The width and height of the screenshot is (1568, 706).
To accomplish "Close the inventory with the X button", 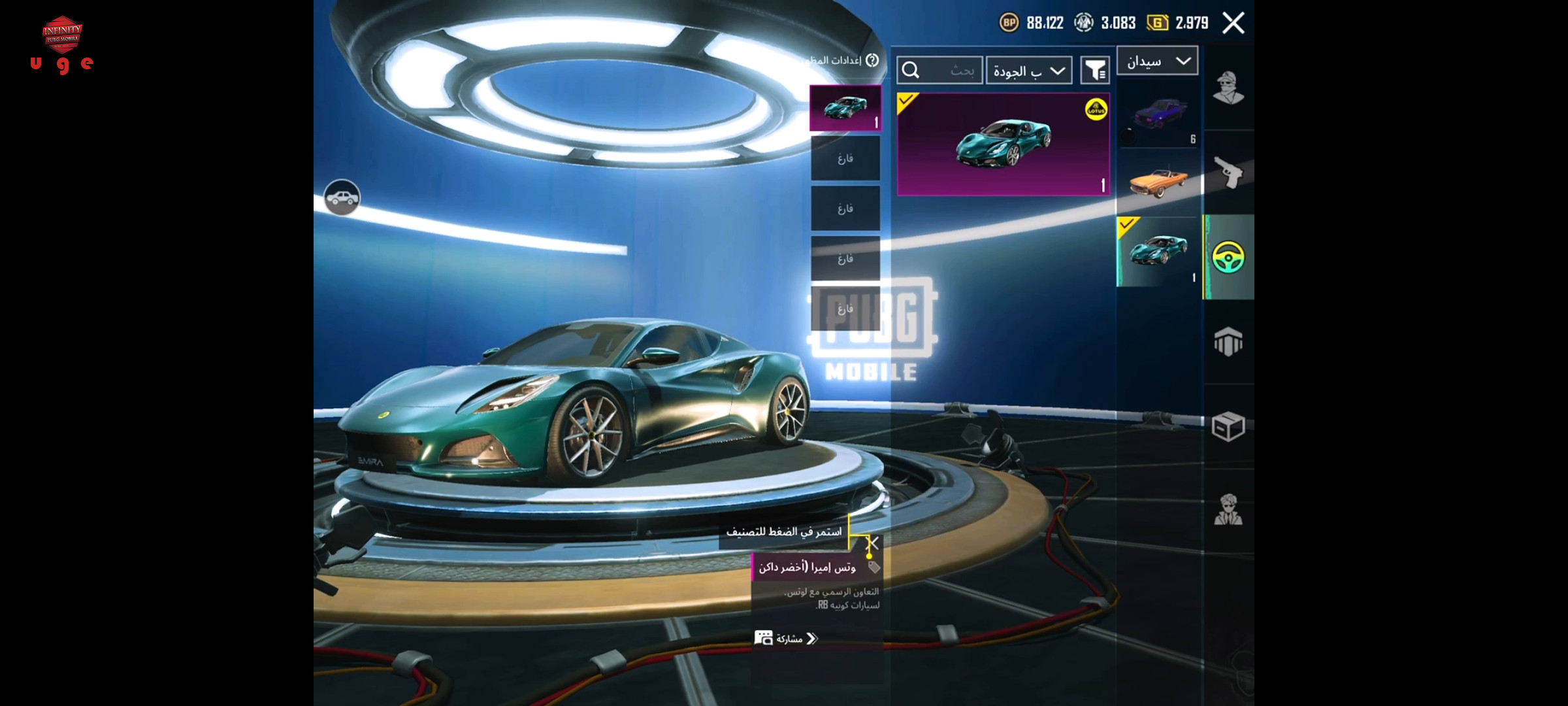I will (1233, 24).
